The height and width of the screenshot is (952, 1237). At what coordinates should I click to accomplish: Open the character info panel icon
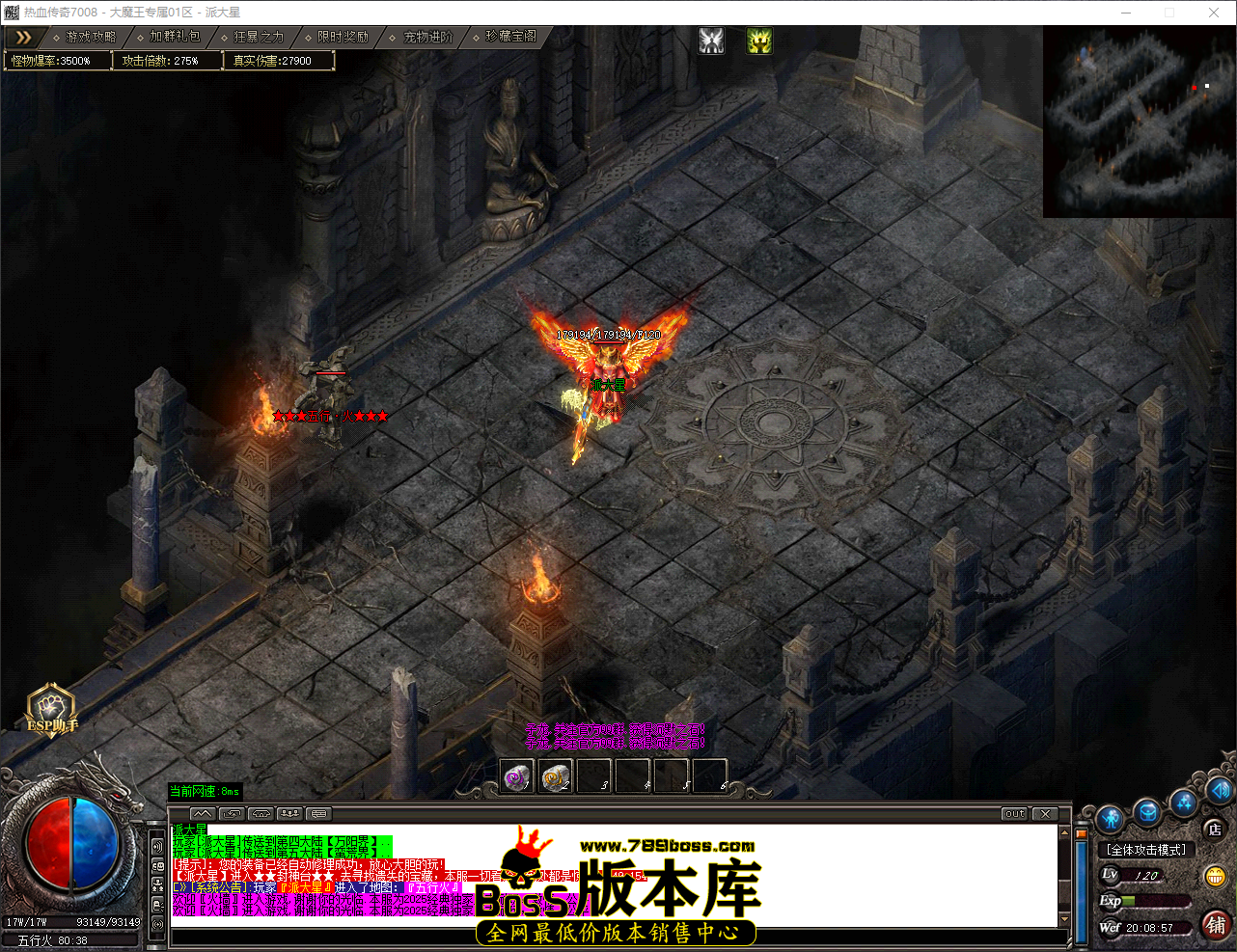1109,817
